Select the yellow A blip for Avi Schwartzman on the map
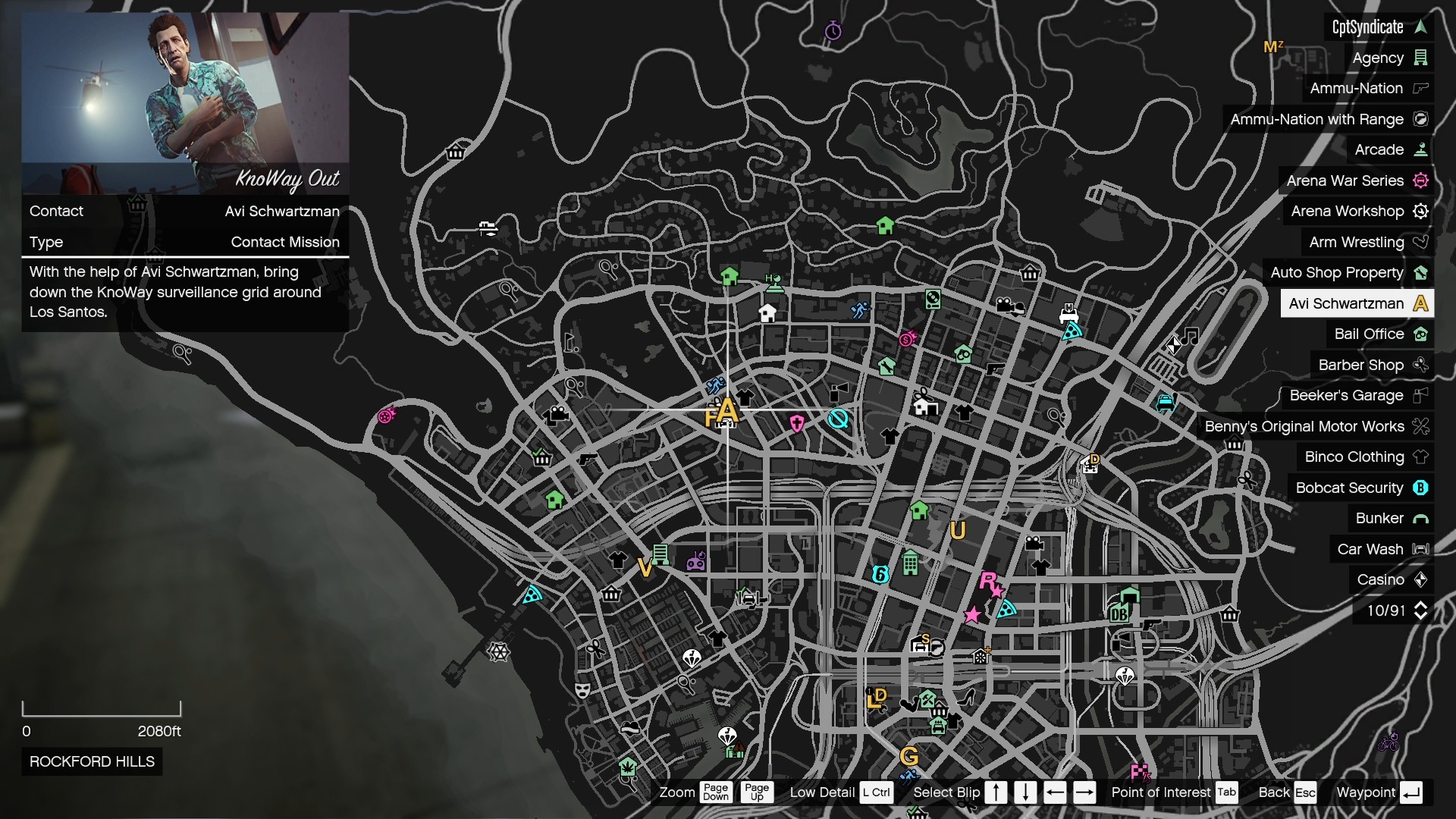1456x819 pixels. [x=728, y=411]
